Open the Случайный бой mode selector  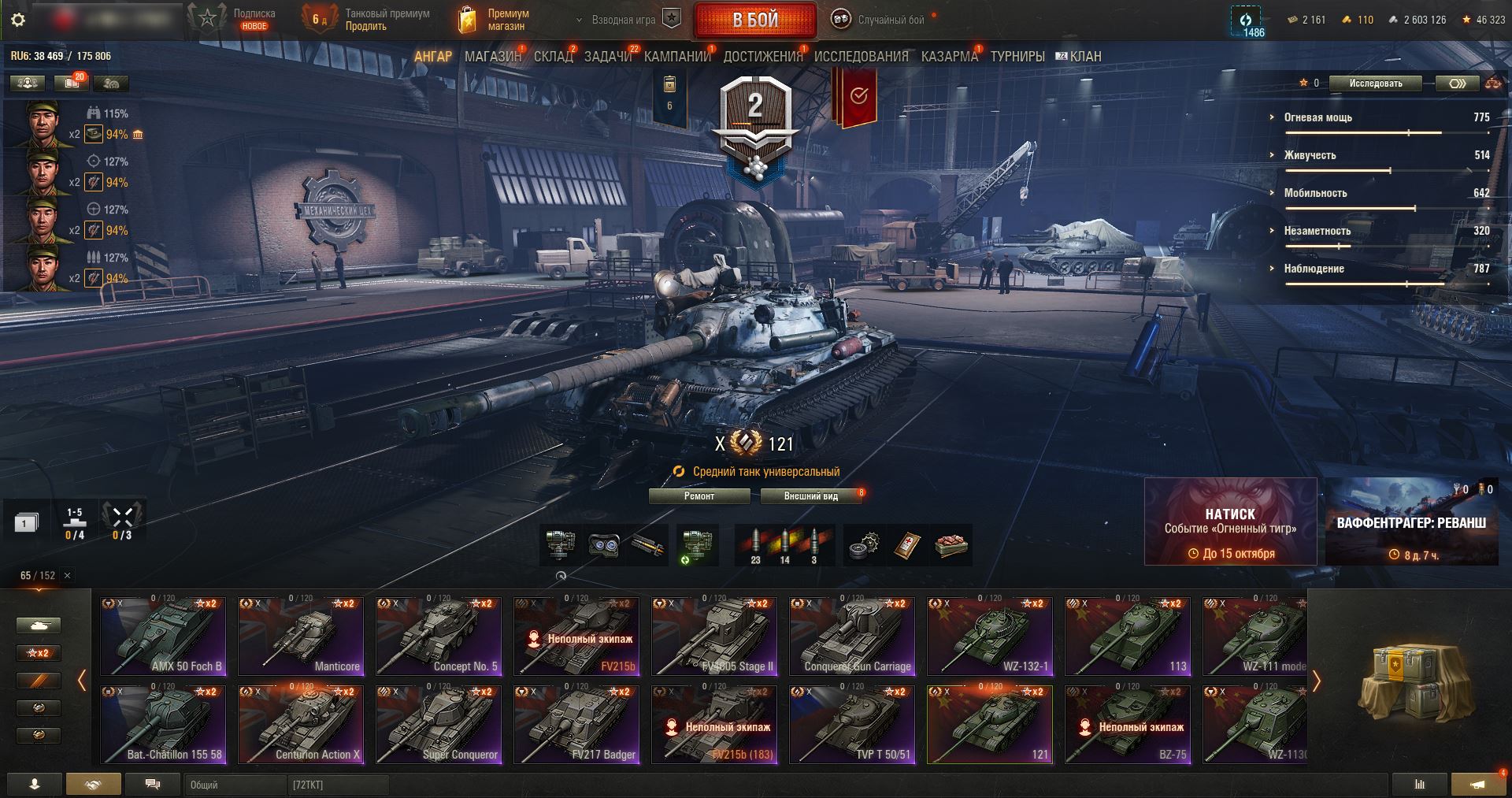[880, 20]
